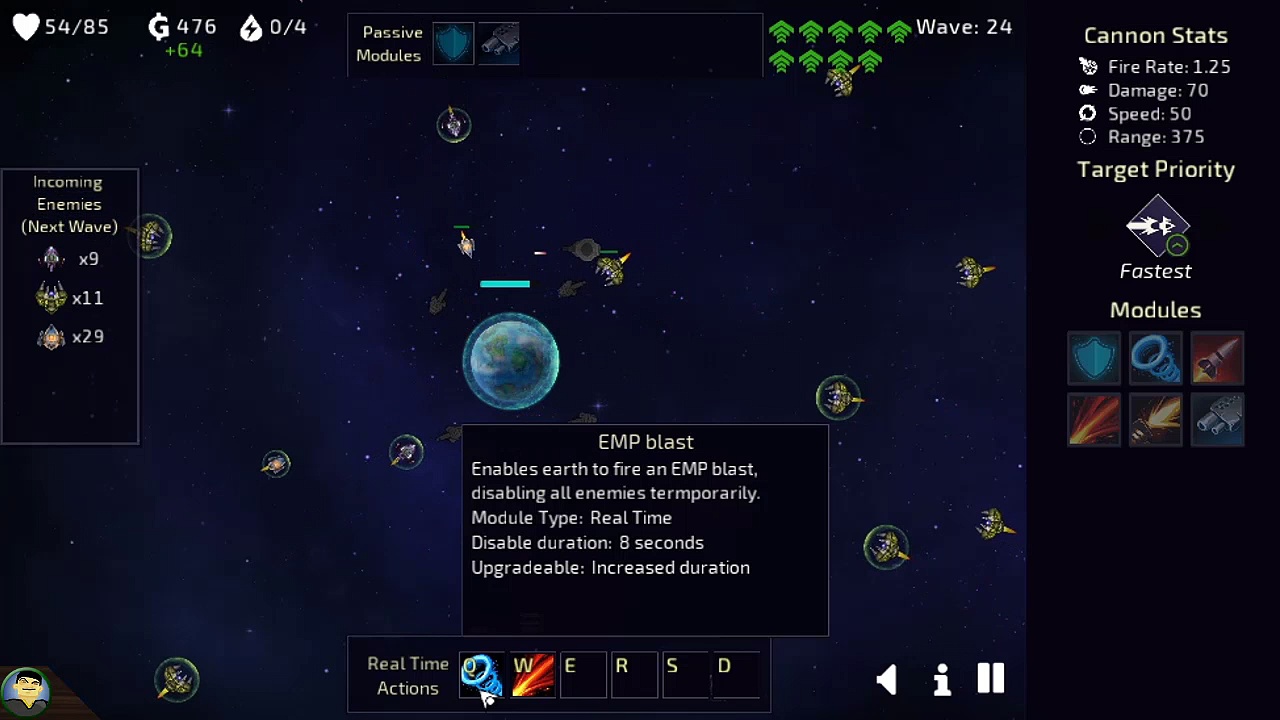The width and height of the screenshot is (1280, 720).
Task: Choose the blue EMP vortex module in the Modules grid
Action: point(1155,358)
